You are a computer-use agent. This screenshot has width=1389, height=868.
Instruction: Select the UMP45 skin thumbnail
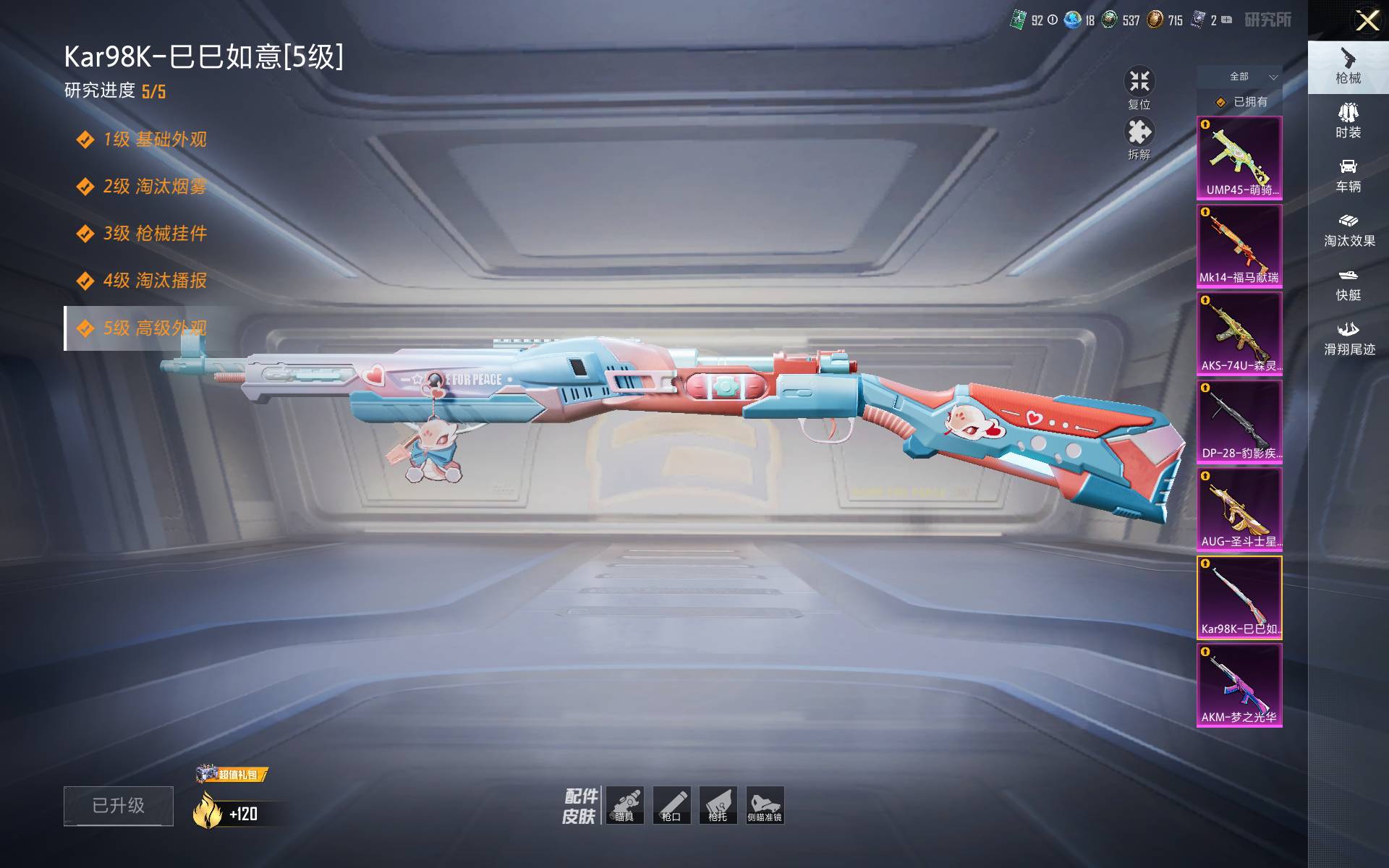pos(1239,158)
